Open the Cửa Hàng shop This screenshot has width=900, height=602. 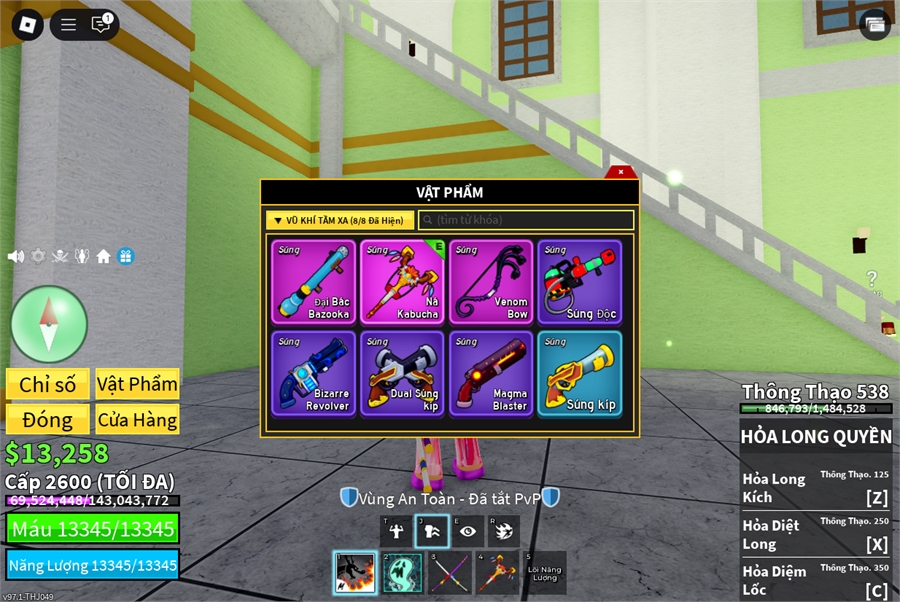click(x=137, y=419)
